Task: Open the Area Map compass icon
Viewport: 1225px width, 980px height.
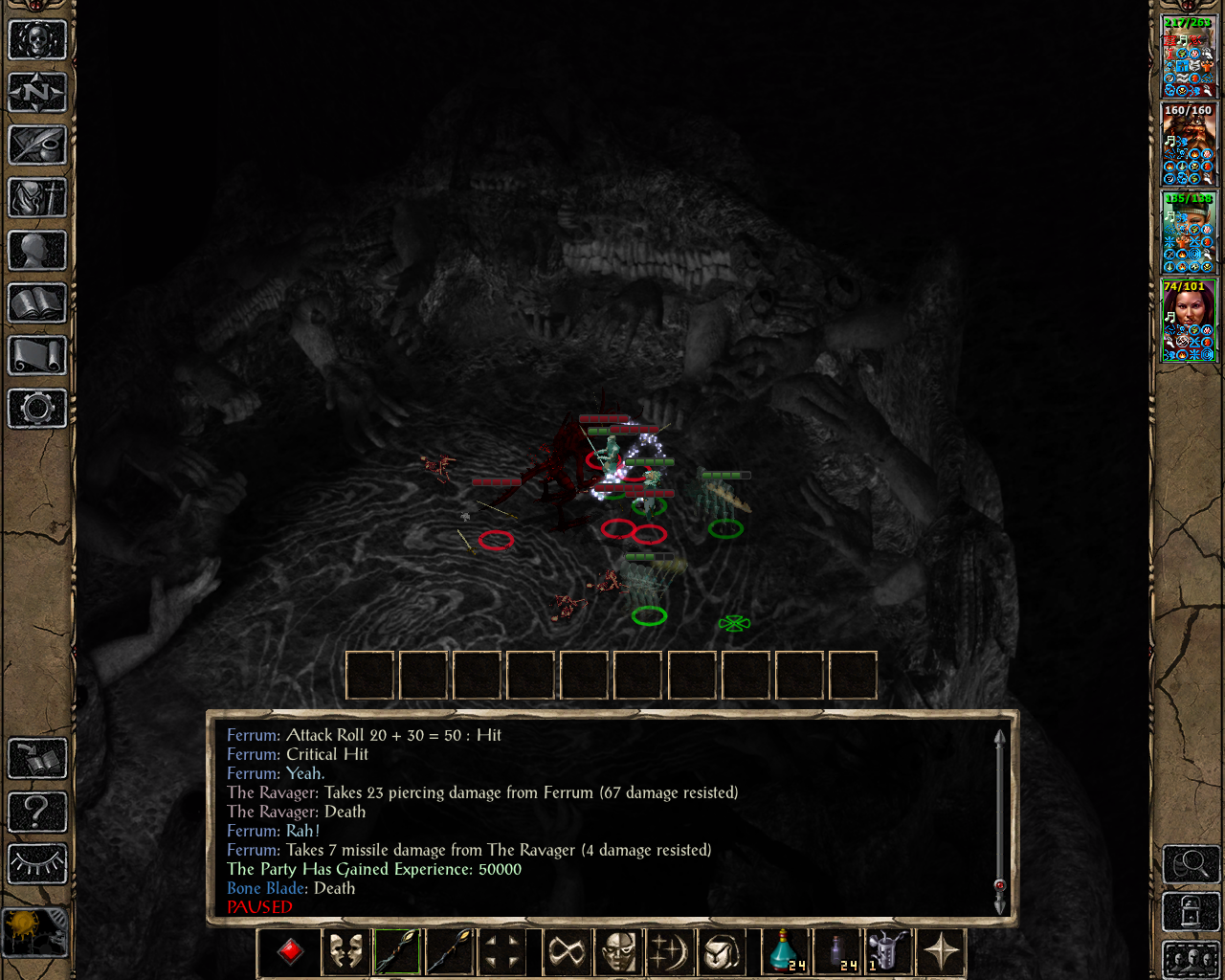Action: [36, 93]
